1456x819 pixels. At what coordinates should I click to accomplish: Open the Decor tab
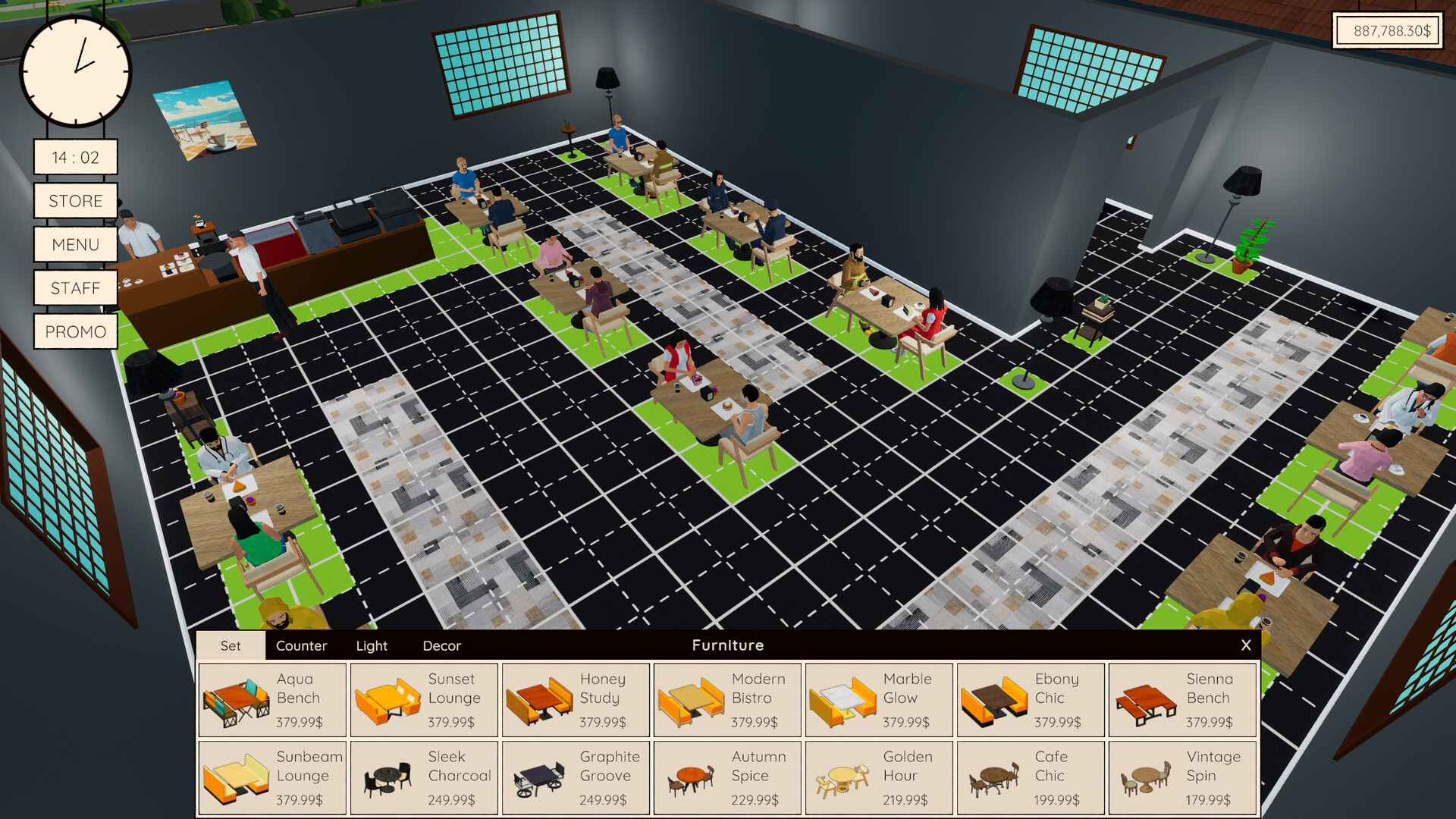click(442, 645)
